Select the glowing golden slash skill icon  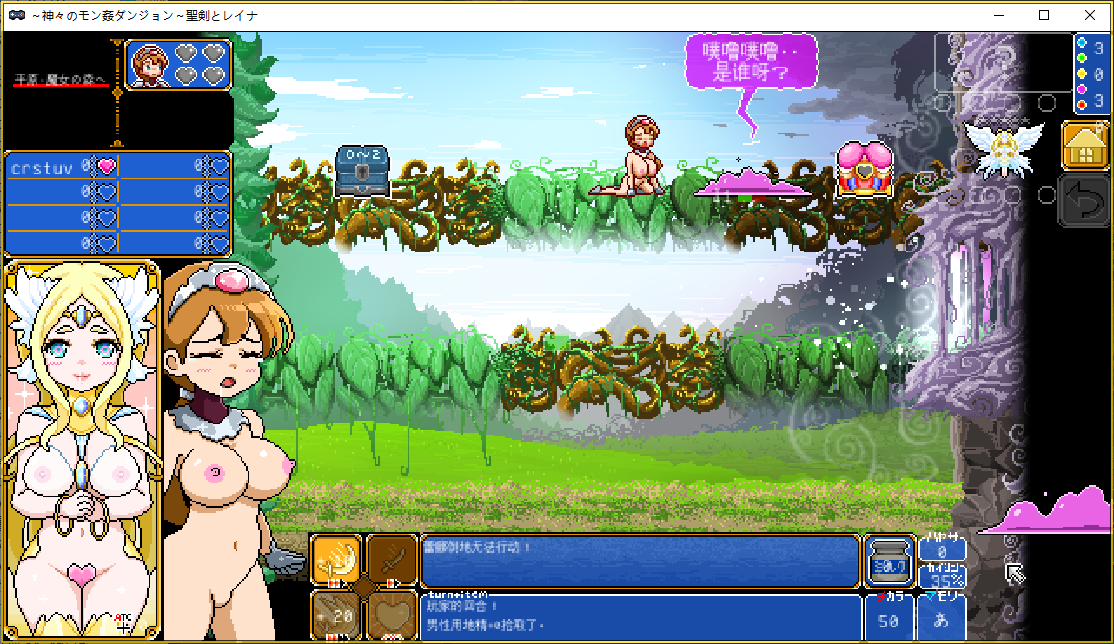coord(335,560)
